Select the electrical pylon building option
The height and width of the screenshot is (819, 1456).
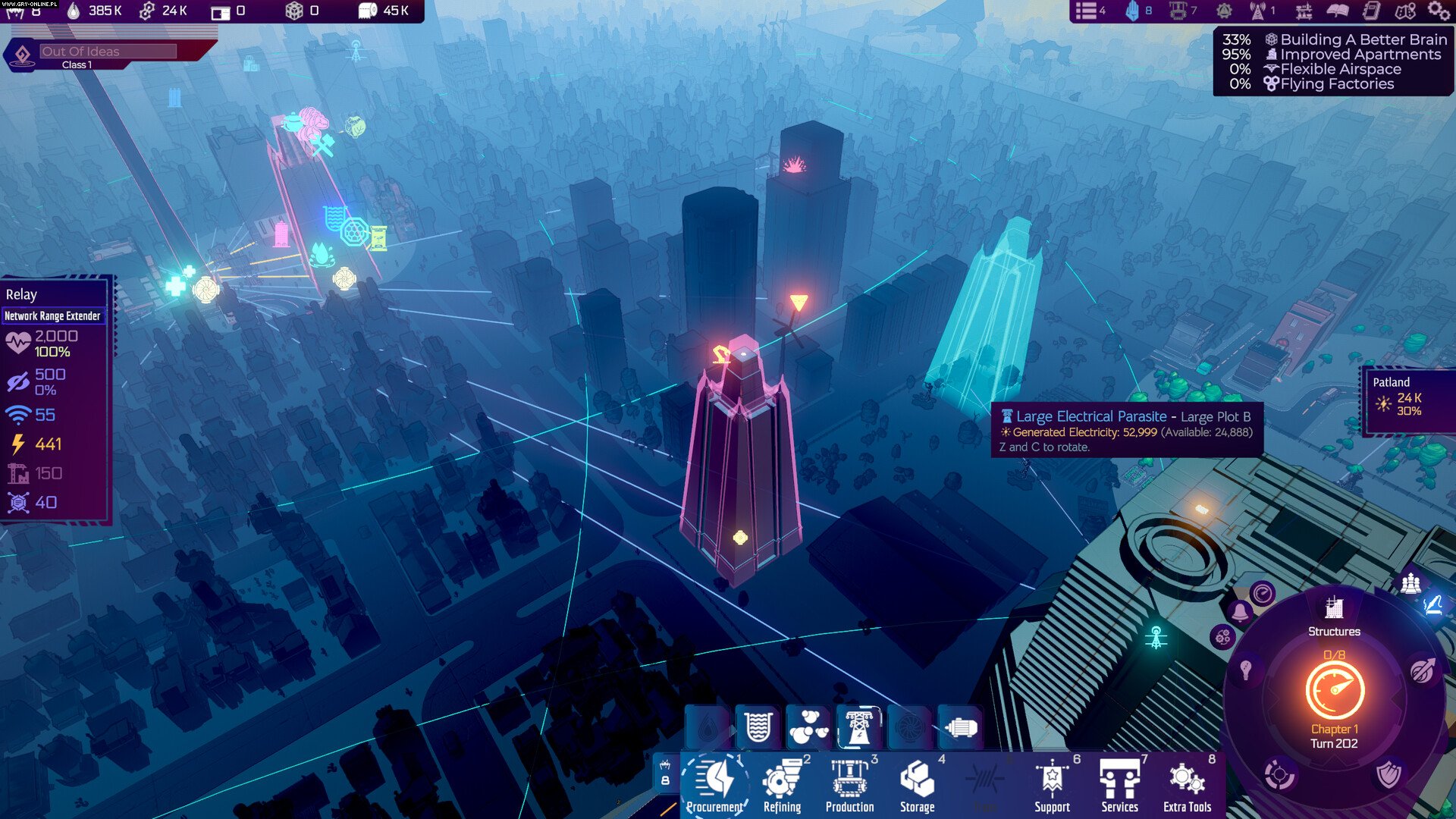coord(858,726)
